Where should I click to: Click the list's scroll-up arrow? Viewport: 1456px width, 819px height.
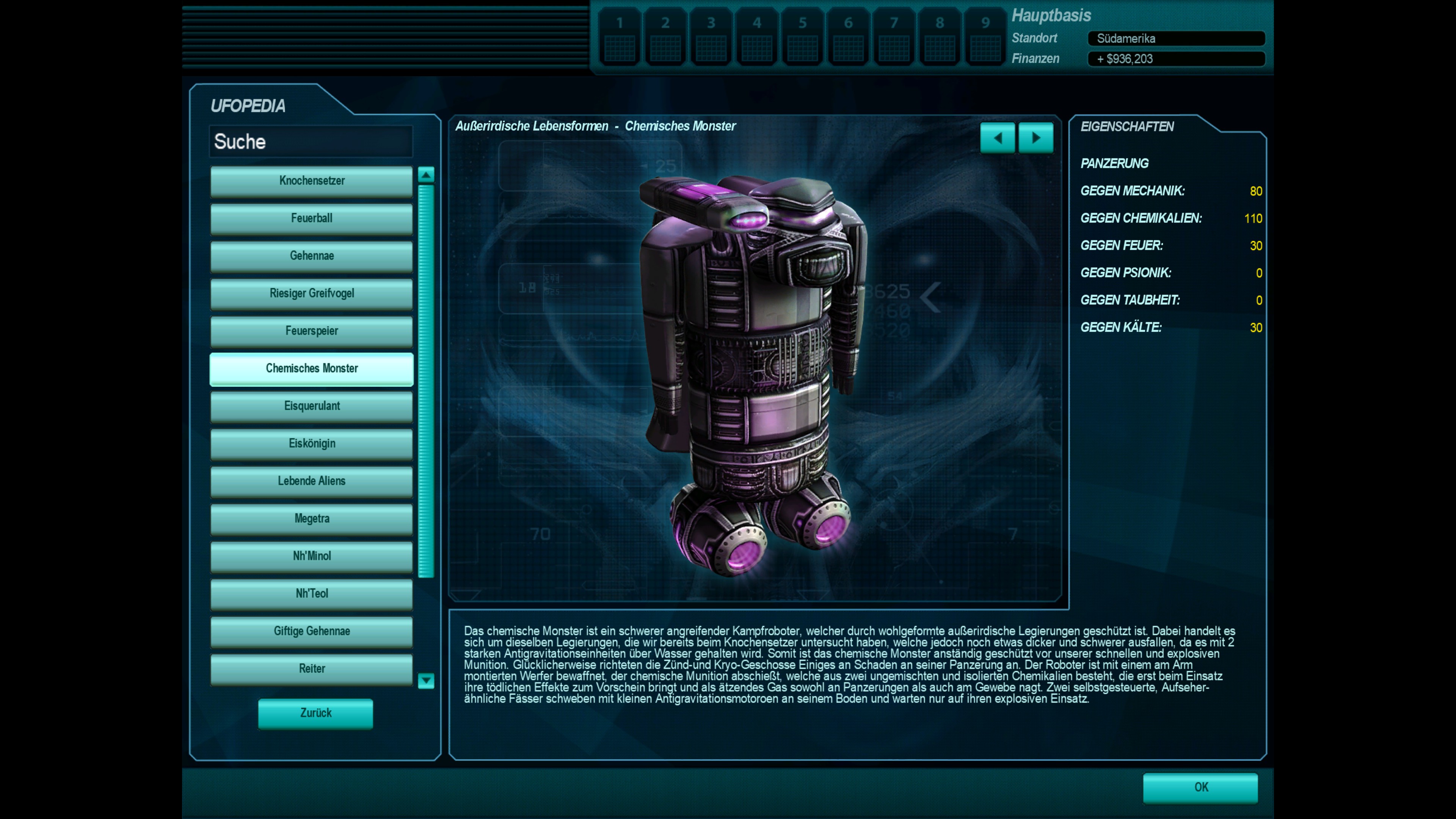[x=426, y=175]
